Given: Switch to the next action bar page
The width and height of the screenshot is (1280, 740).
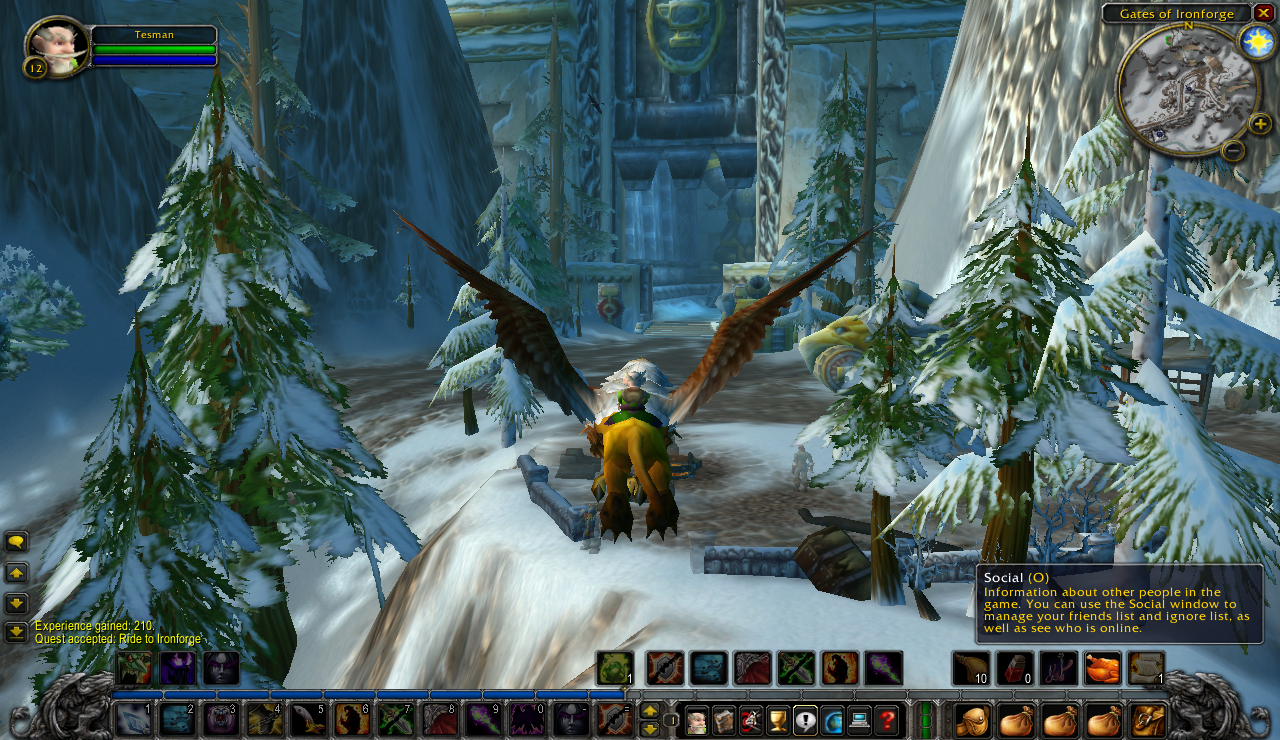Looking at the screenshot, I should coord(649,711).
